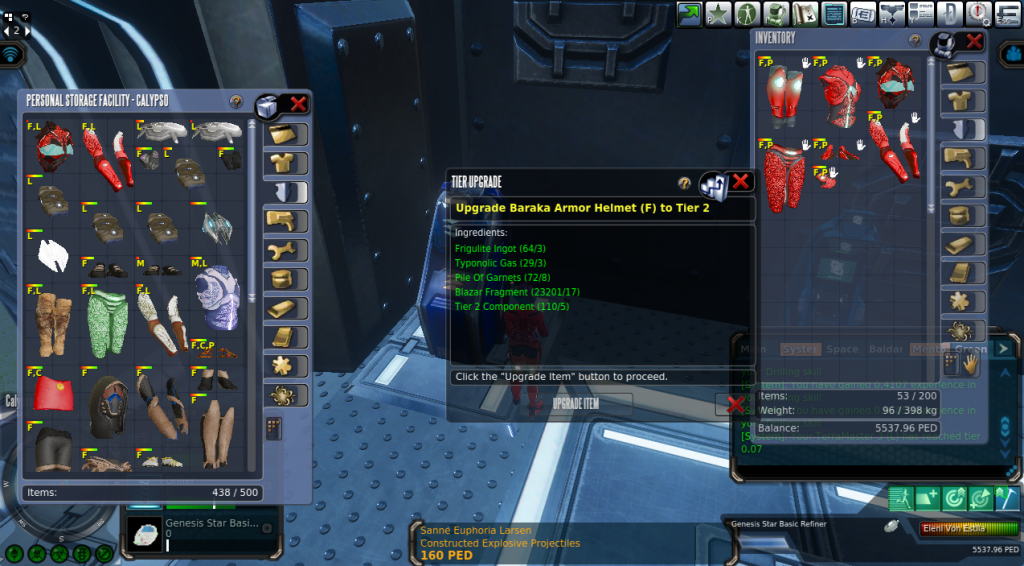Screen dimensions: 1024x566
Task: Show the tools category in inventory
Action: tap(964, 187)
